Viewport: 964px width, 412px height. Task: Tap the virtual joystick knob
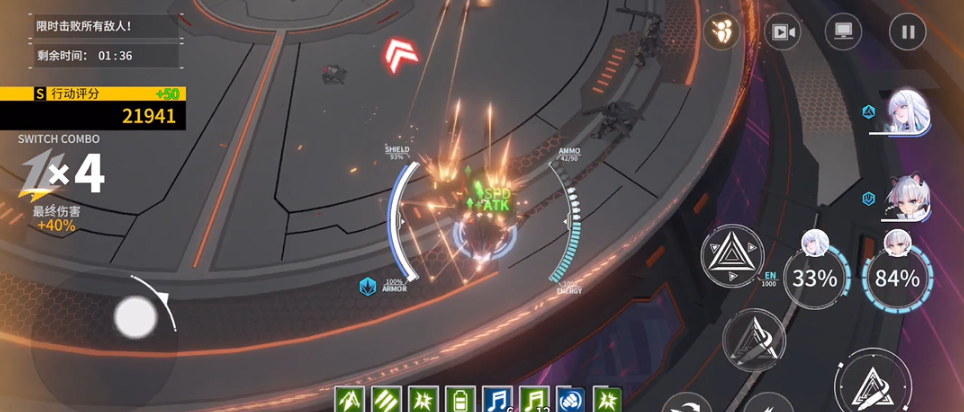[135, 318]
